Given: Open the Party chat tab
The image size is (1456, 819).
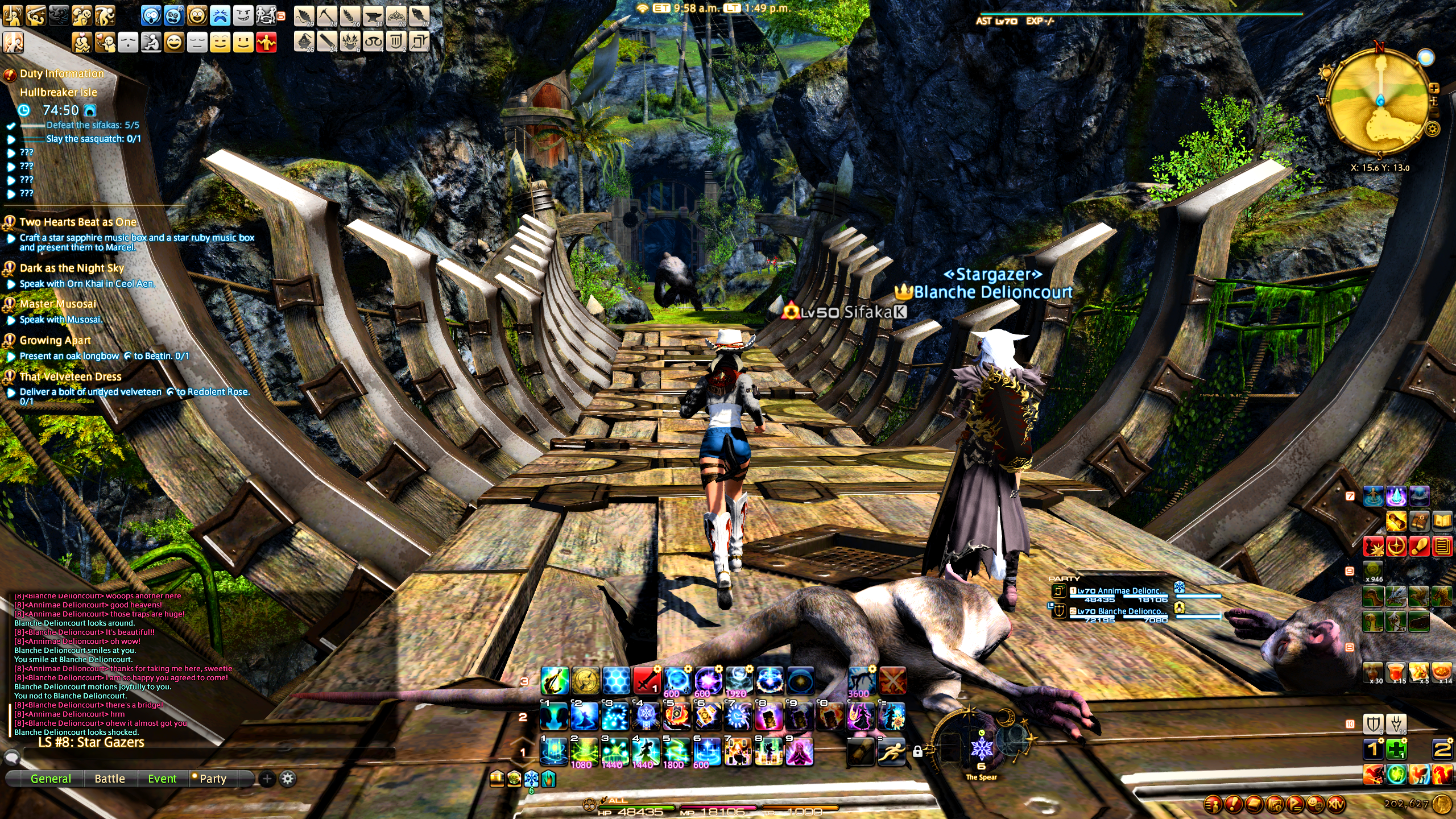Looking at the screenshot, I should point(212,779).
